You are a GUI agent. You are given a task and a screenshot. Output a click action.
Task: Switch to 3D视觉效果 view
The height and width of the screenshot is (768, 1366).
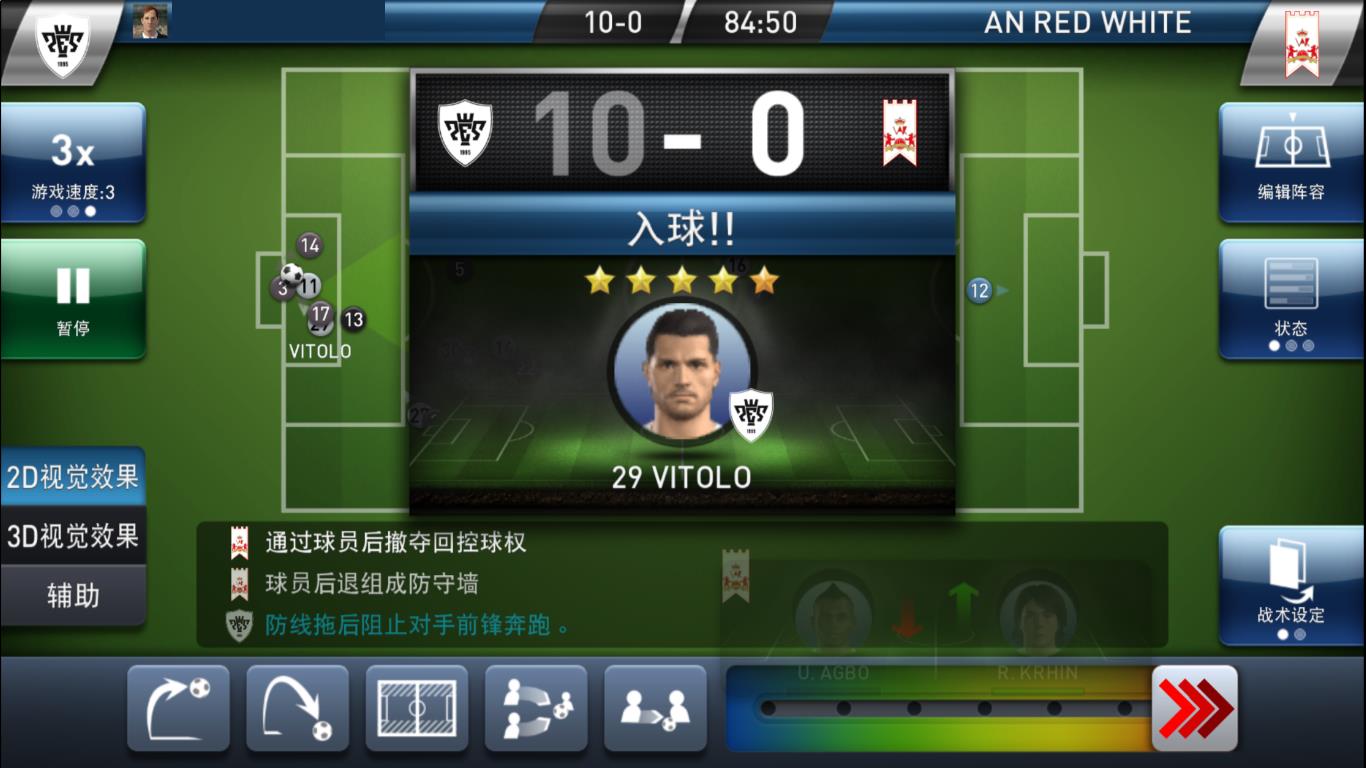(73, 537)
